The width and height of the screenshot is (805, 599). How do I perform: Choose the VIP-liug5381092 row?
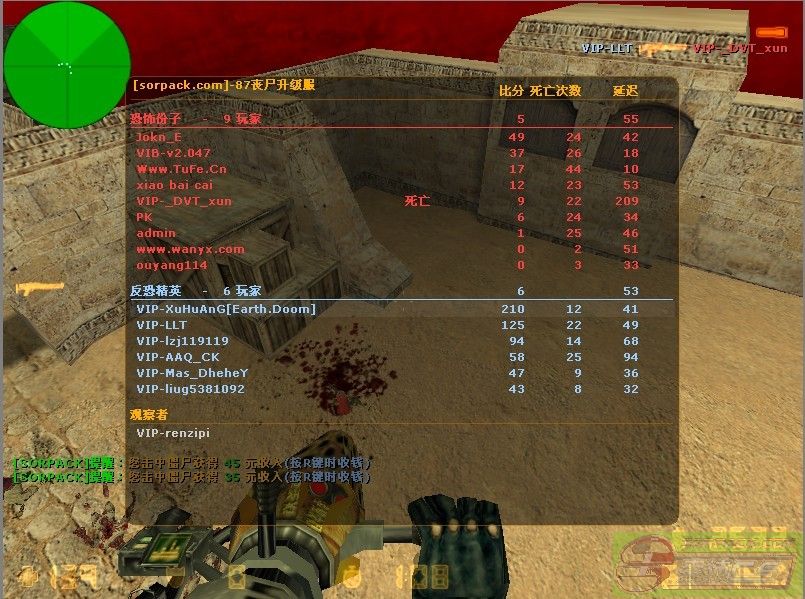tap(190, 389)
